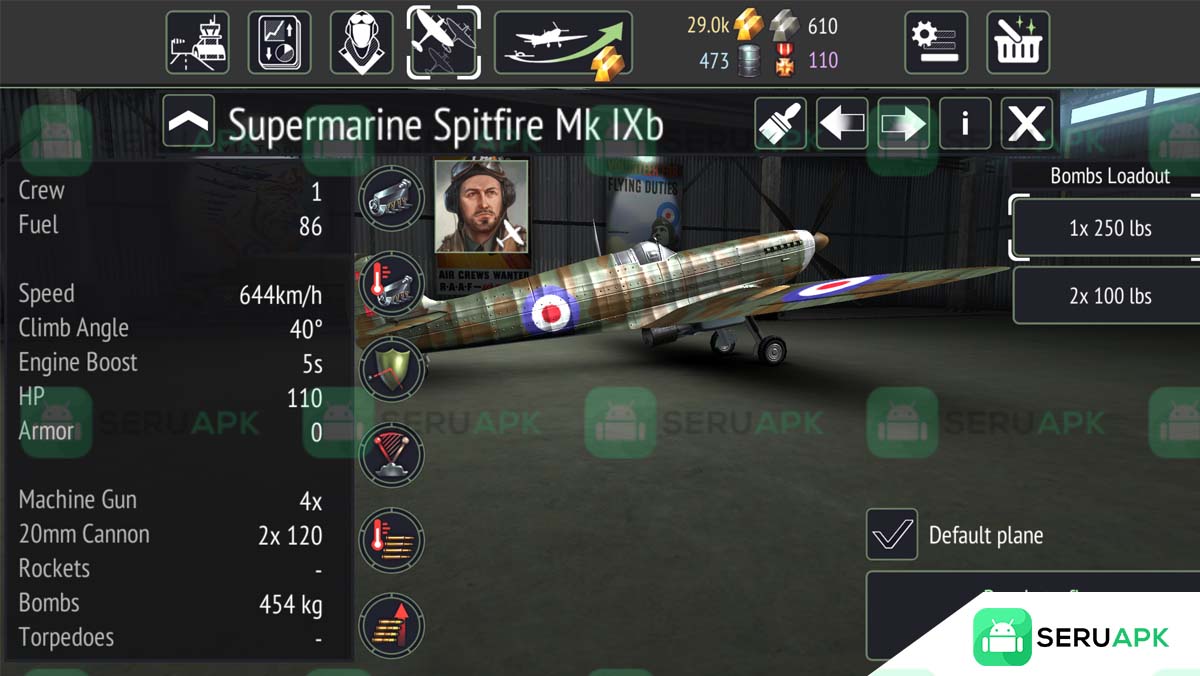This screenshot has height=676, width=1200.
Task: Go to the next plane with right arrow
Action: 903,123
